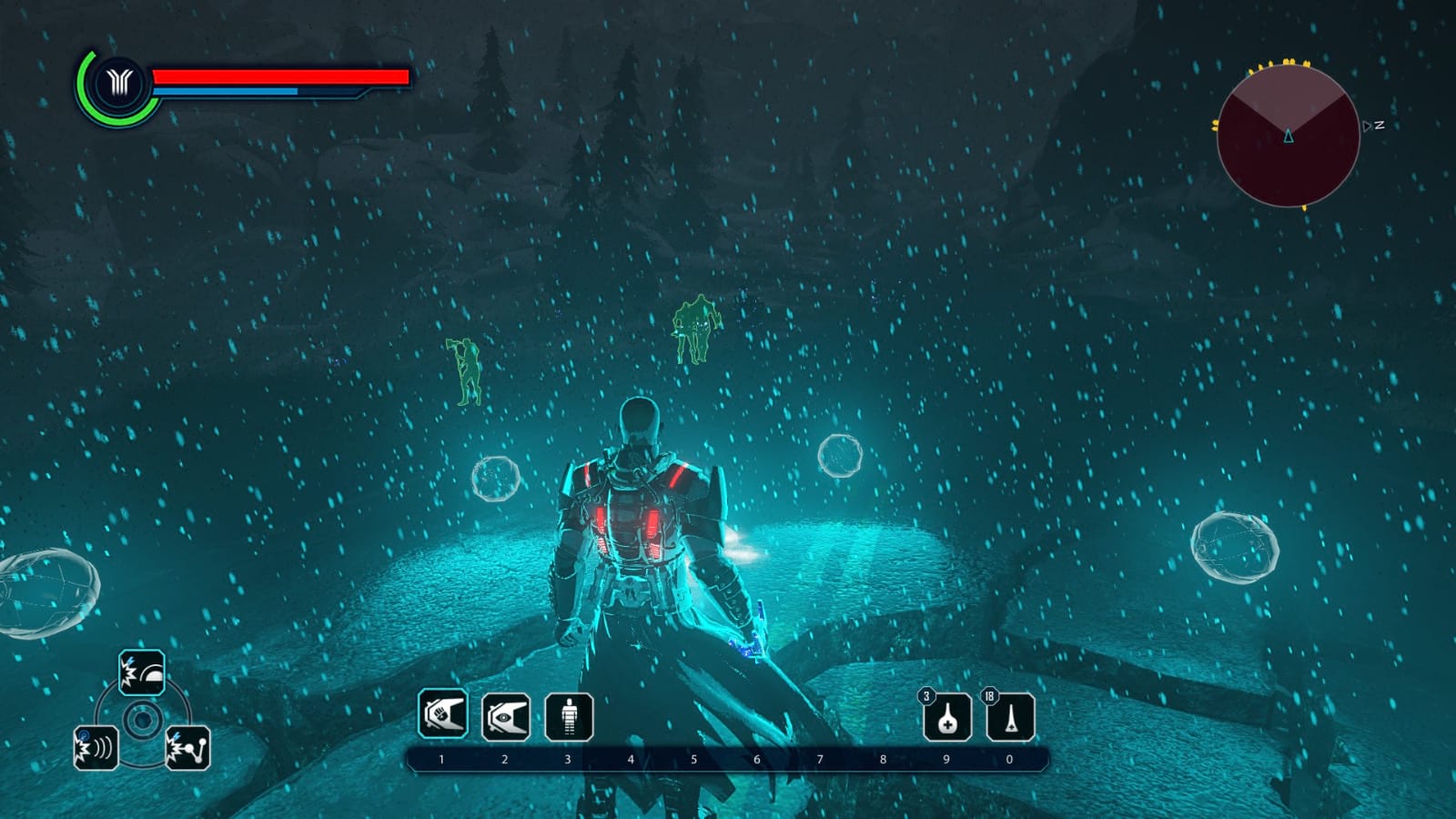Click the compass minimap in the top-right corner
Image resolution: width=1456 pixels, height=819 pixels.
click(x=1289, y=136)
